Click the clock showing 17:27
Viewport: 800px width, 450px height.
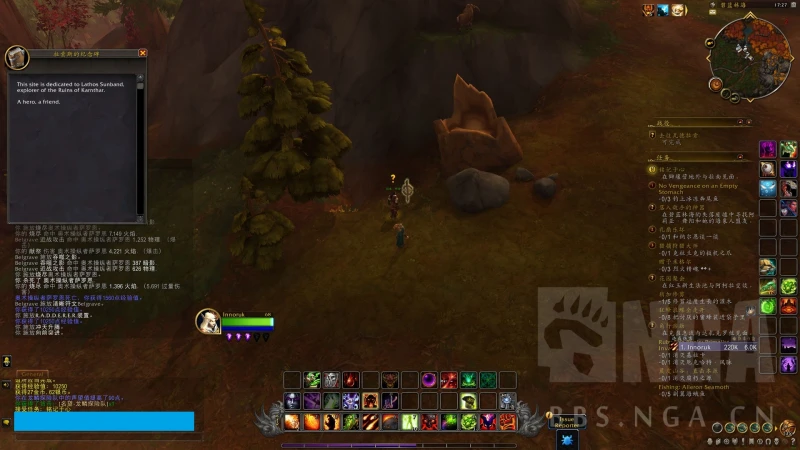point(779,5)
